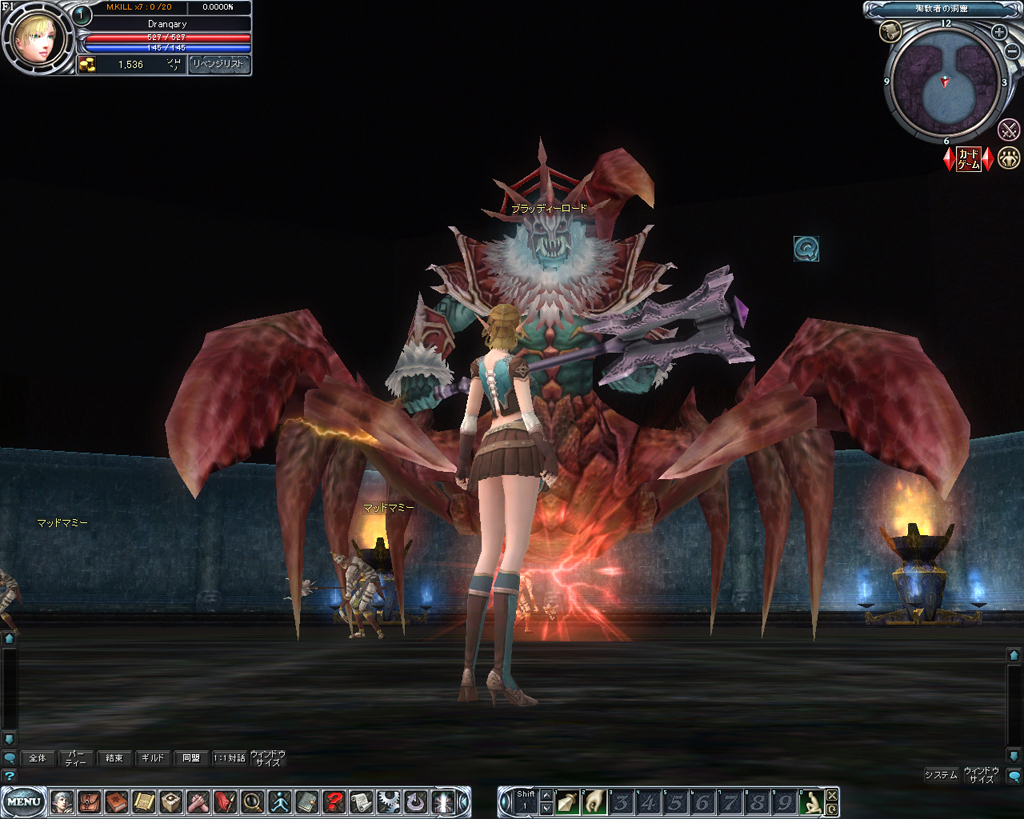Open the magnifying glass search tool
Viewport: 1024px width, 819px height.
coord(252,802)
